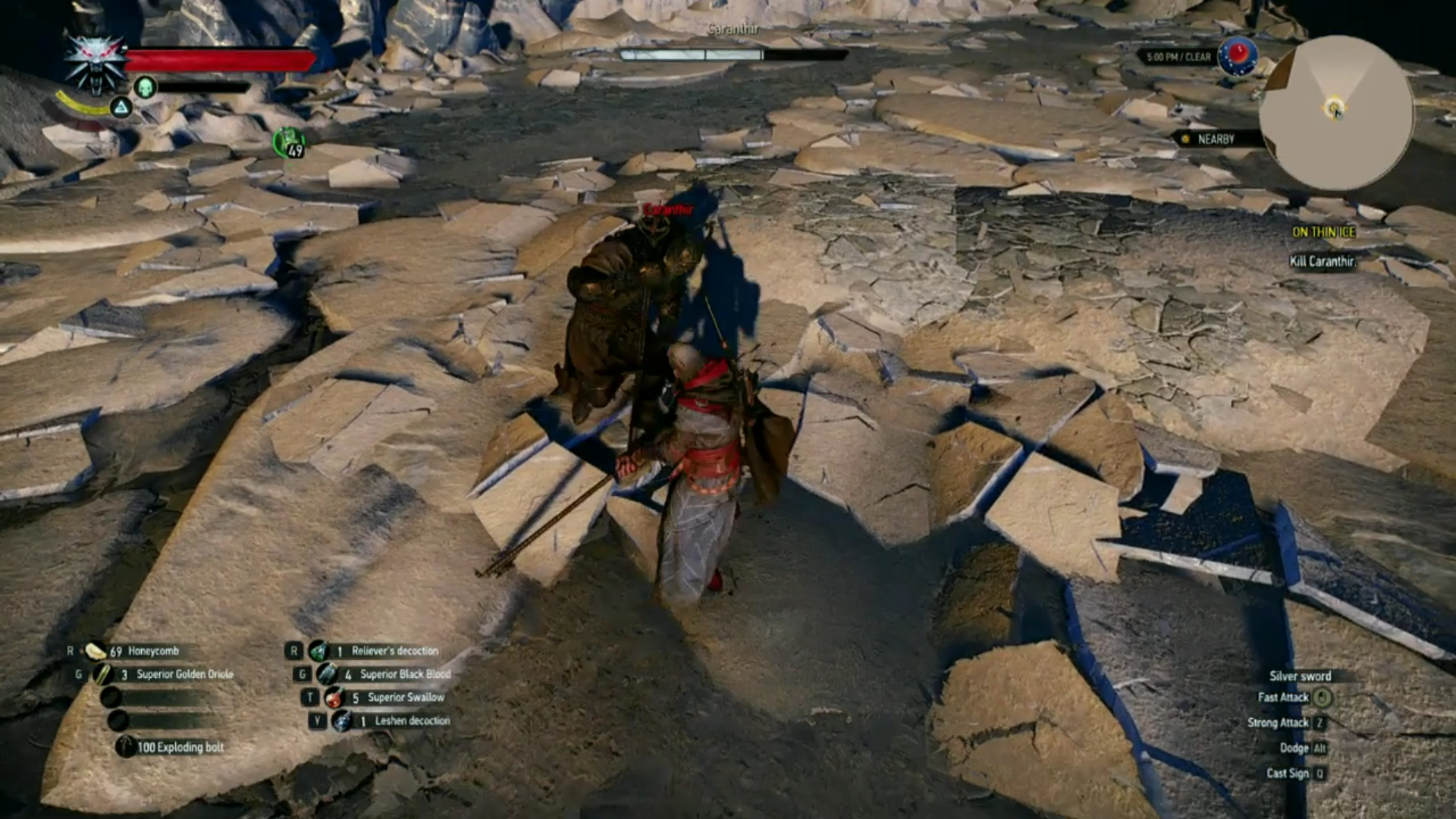Click the green skull toxicity icon

(x=145, y=86)
